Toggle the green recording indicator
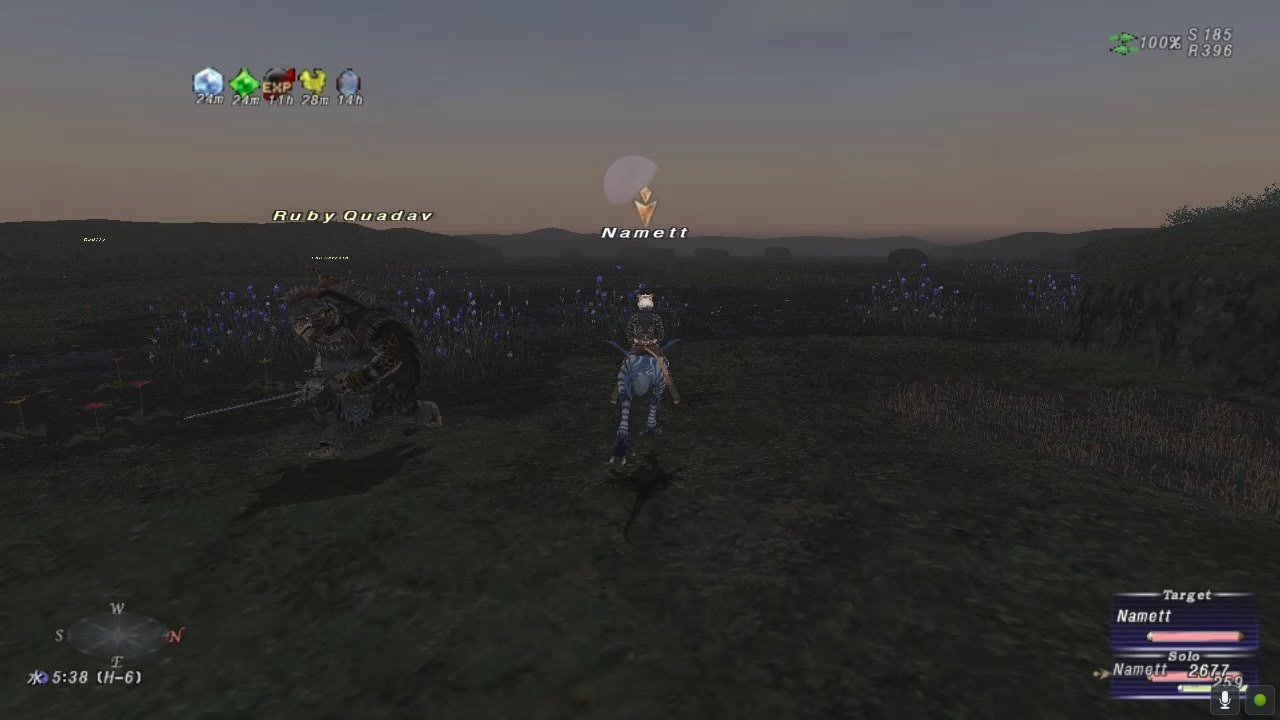The height and width of the screenshot is (720, 1280). point(1258,699)
